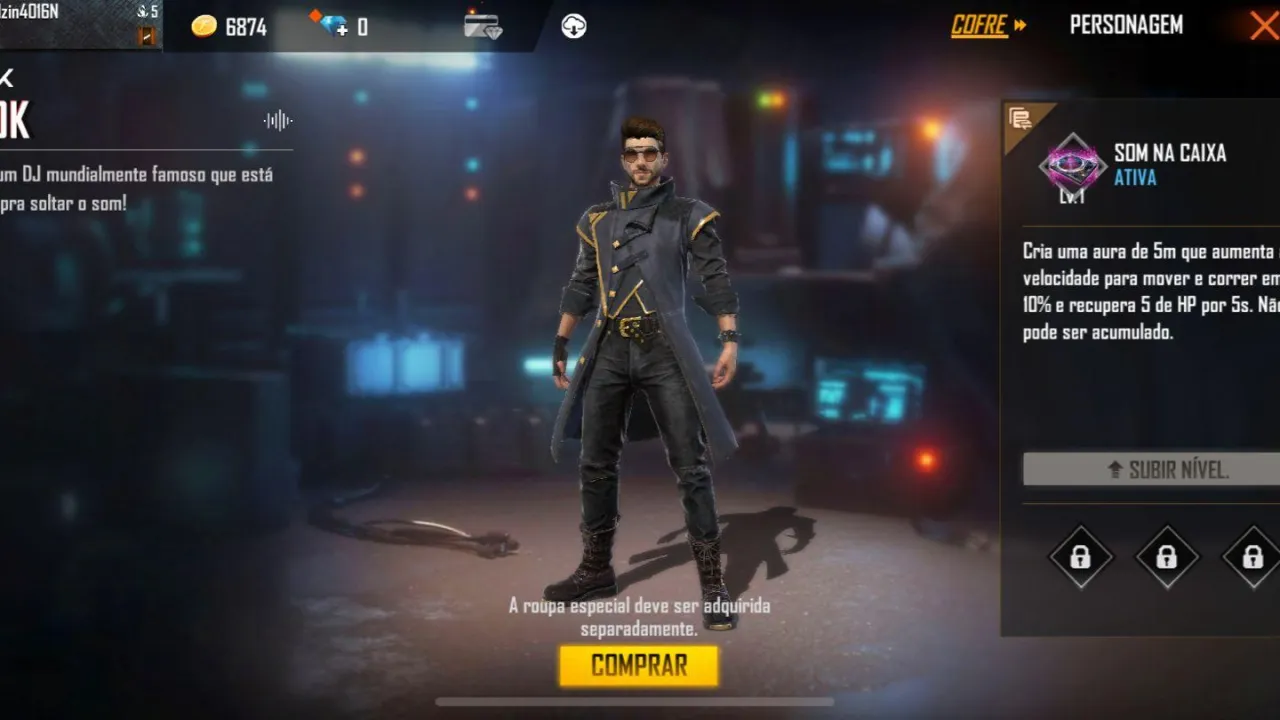The height and width of the screenshot is (720, 1280).
Task: Open the membership card with diamond icon
Action: coord(483,25)
